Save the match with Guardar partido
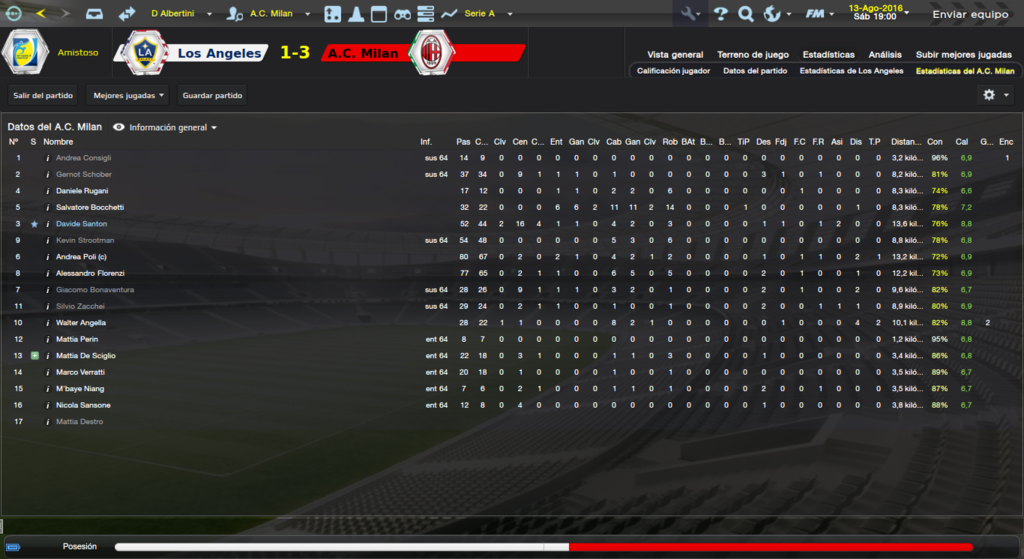Viewport: 1024px width, 559px height. tap(212, 95)
